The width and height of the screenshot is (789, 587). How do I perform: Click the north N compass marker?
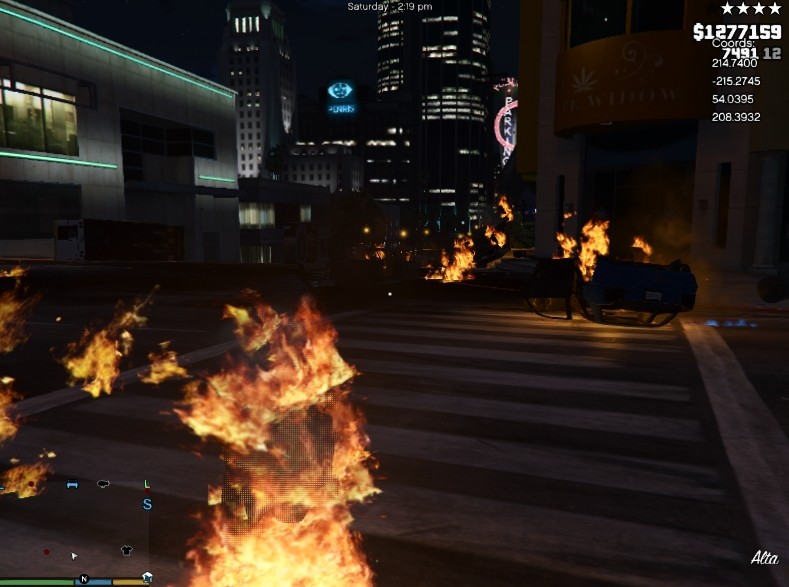click(84, 579)
